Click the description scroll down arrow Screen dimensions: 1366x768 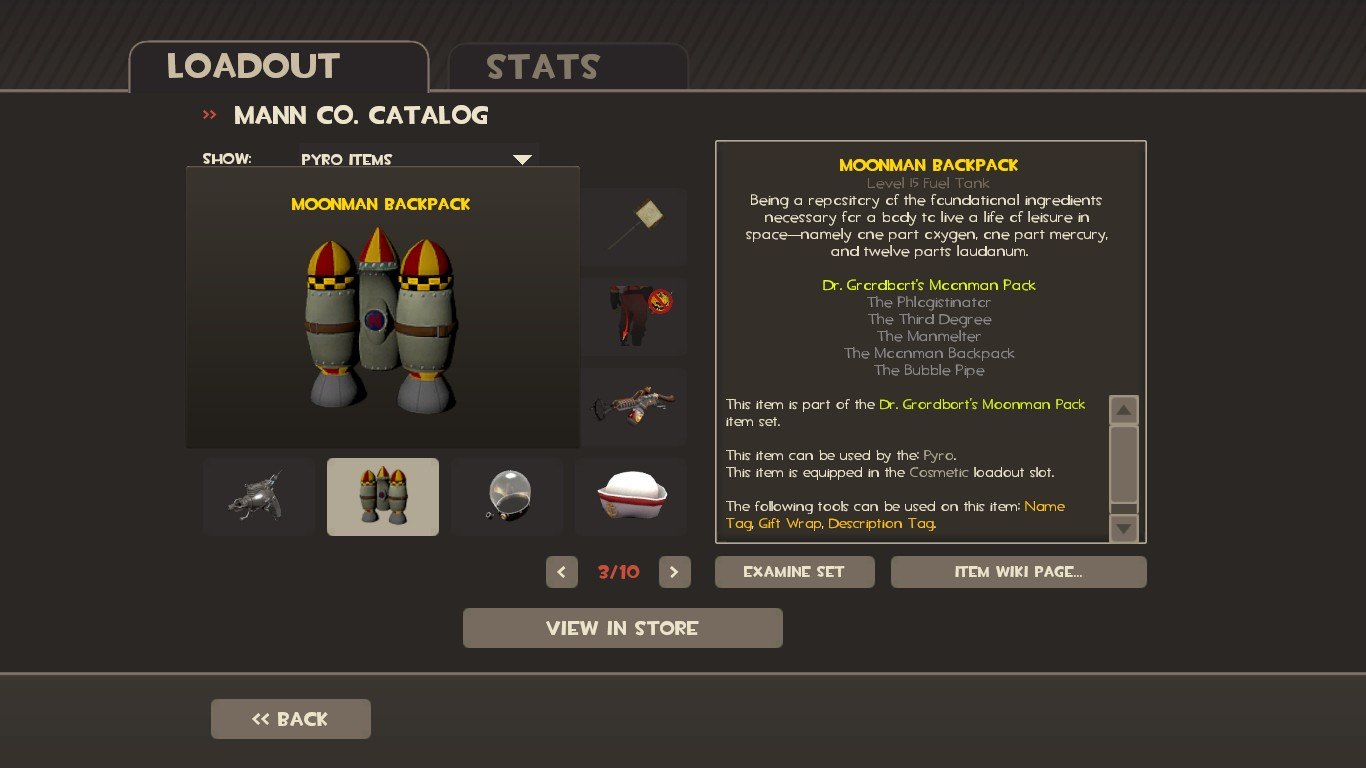click(1124, 528)
